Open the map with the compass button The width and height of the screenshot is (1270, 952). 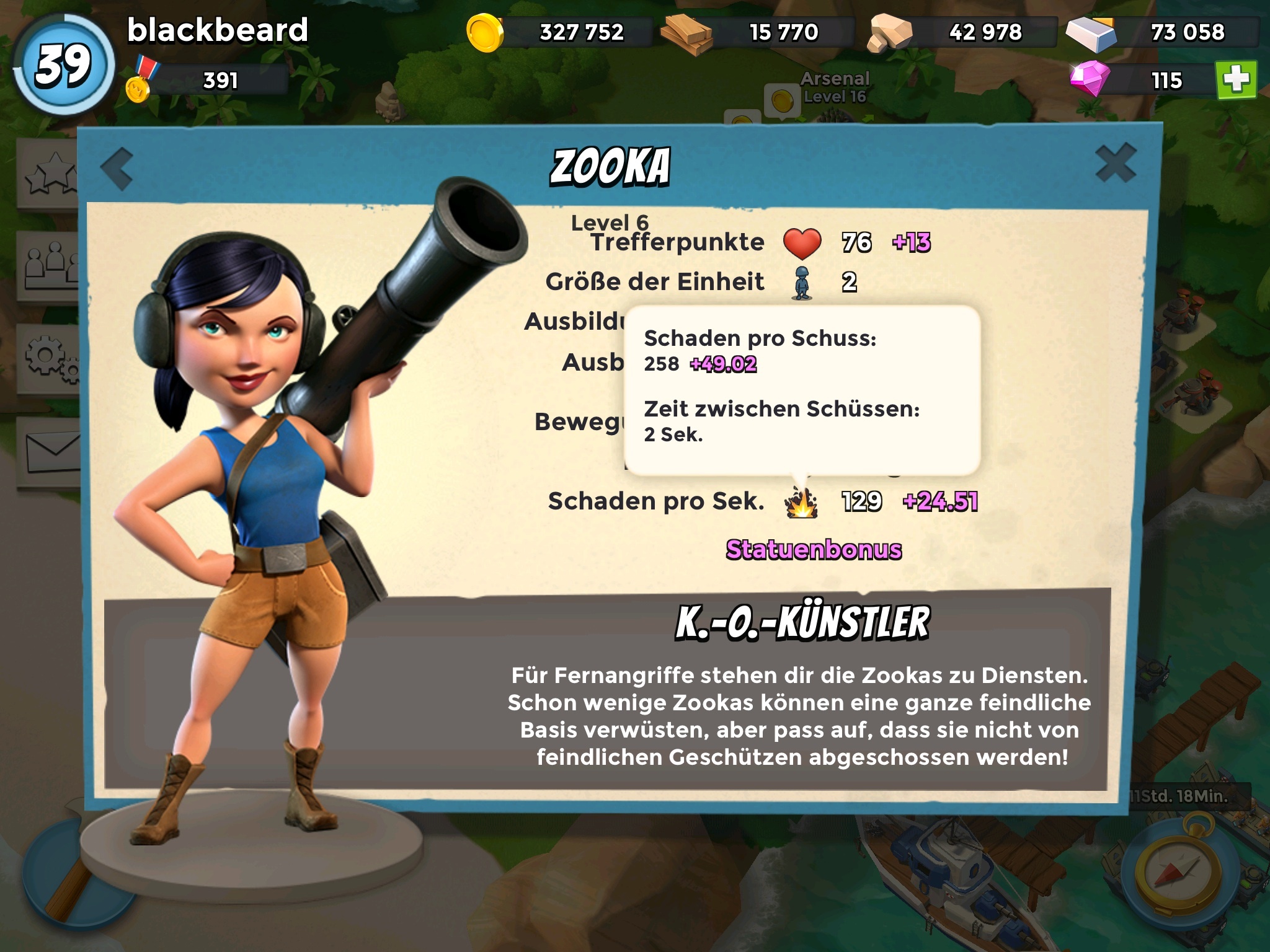tap(1177, 873)
